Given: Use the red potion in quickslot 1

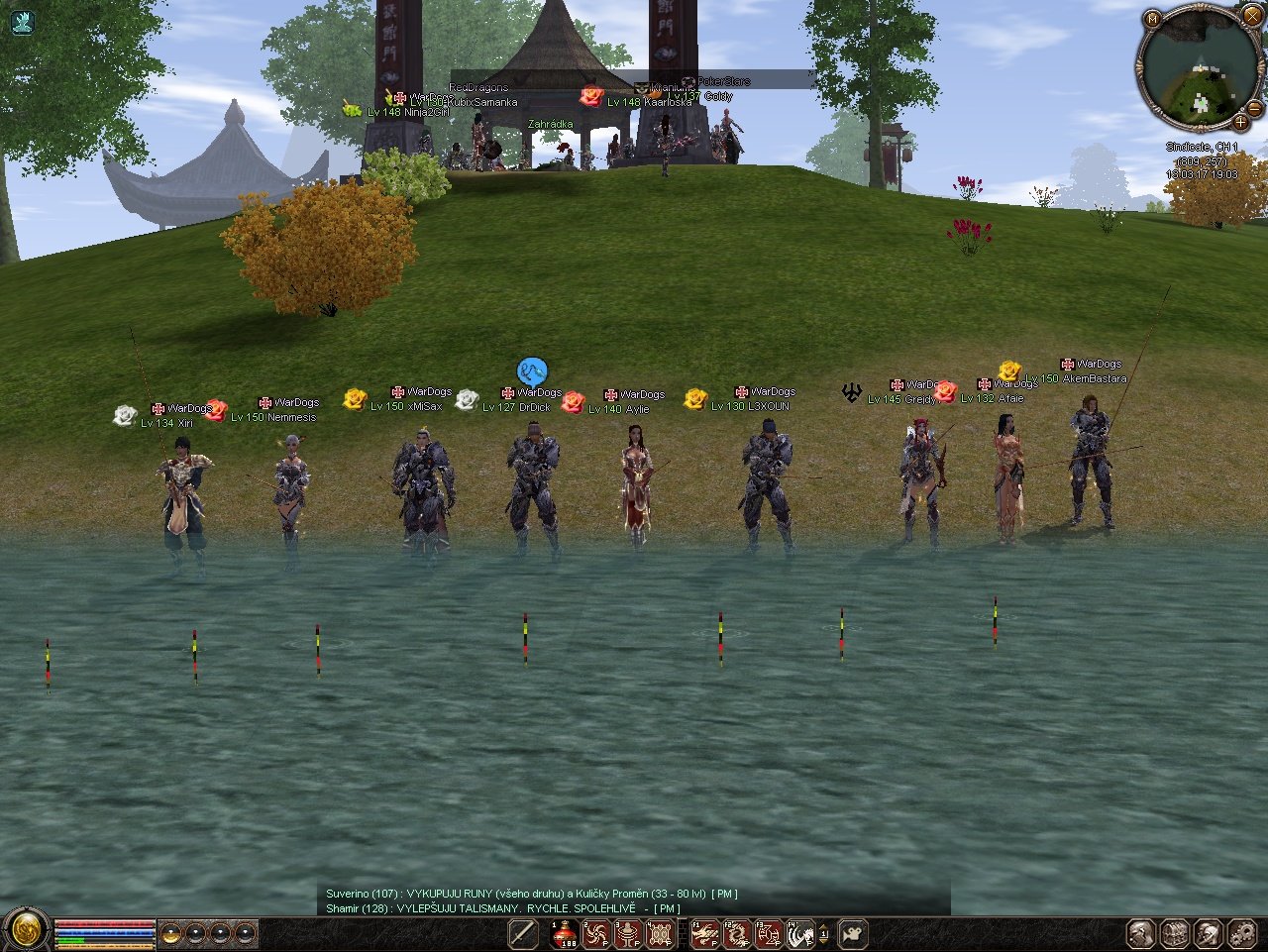Looking at the screenshot, I should 565,933.
